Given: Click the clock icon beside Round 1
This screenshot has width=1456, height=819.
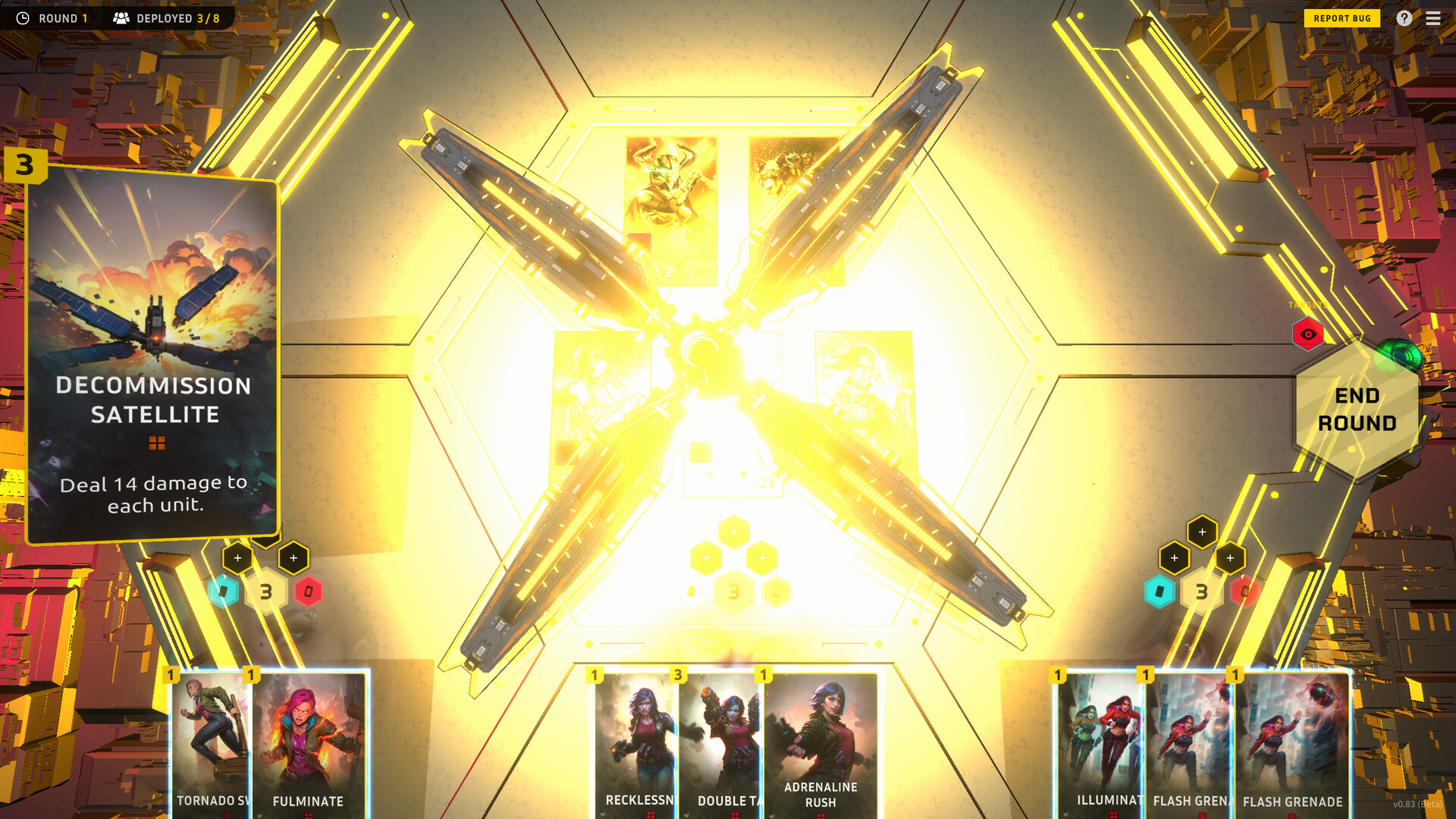Looking at the screenshot, I should [x=23, y=17].
